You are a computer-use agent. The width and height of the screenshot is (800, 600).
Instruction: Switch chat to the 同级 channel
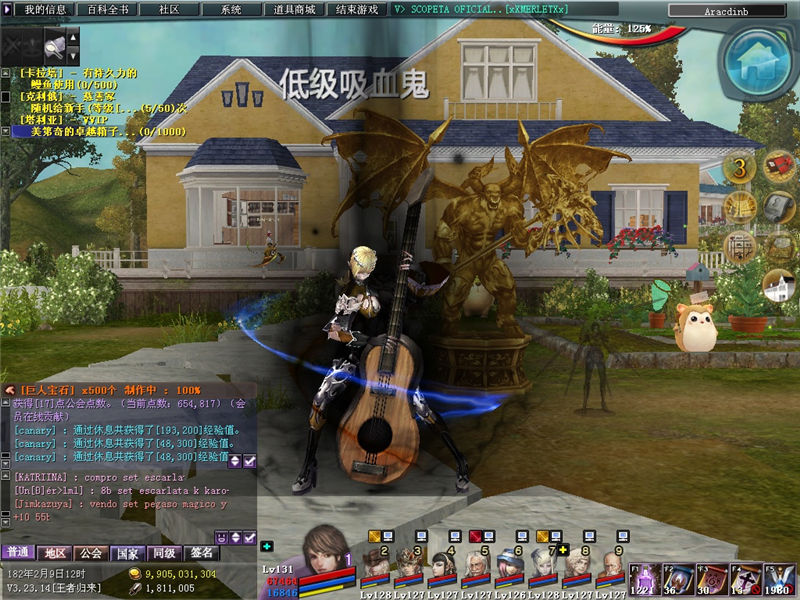163,553
